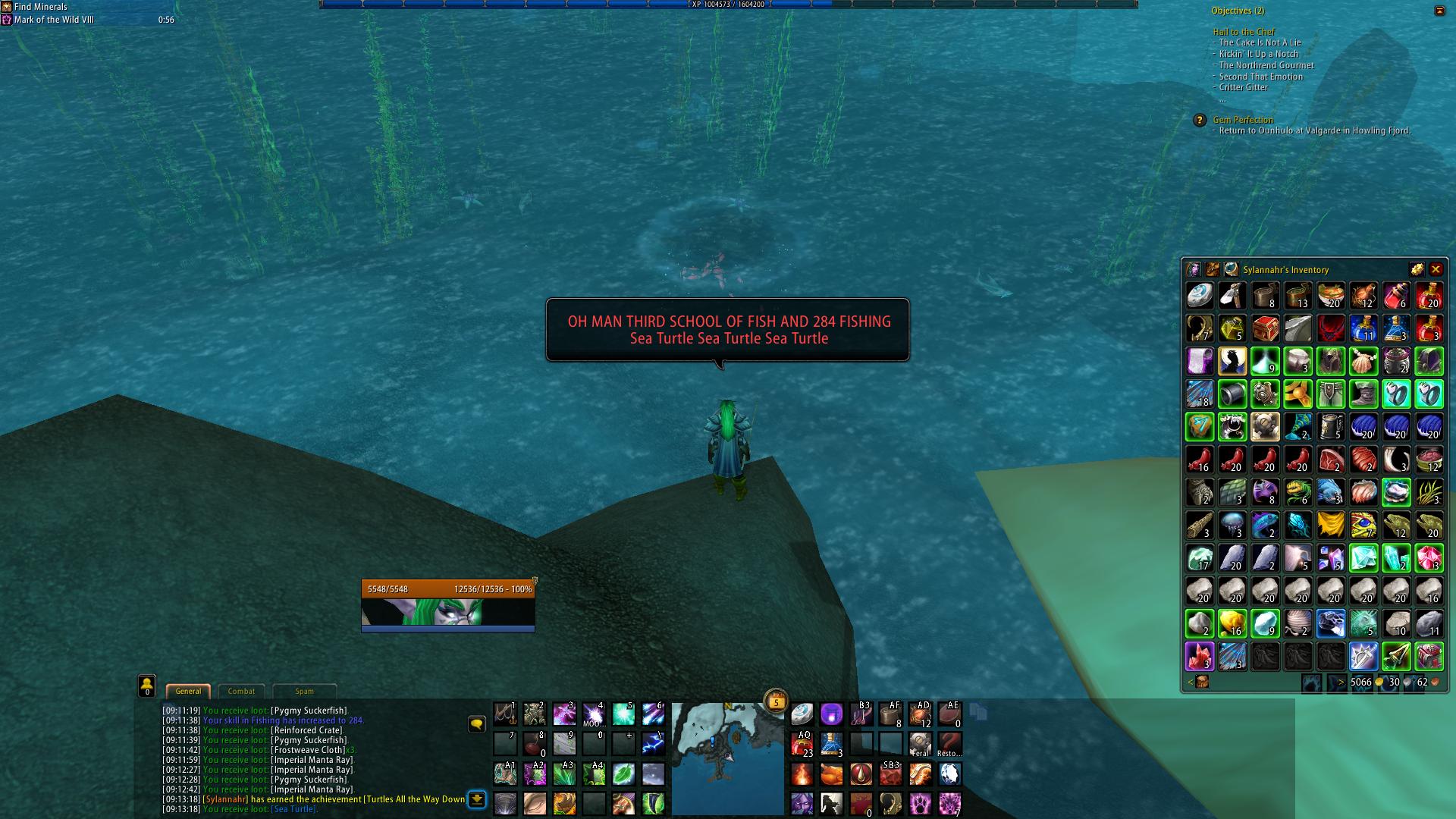Collapse the Objectives tracker
This screenshot has height=819, width=1456.
(x=1439, y=11)
